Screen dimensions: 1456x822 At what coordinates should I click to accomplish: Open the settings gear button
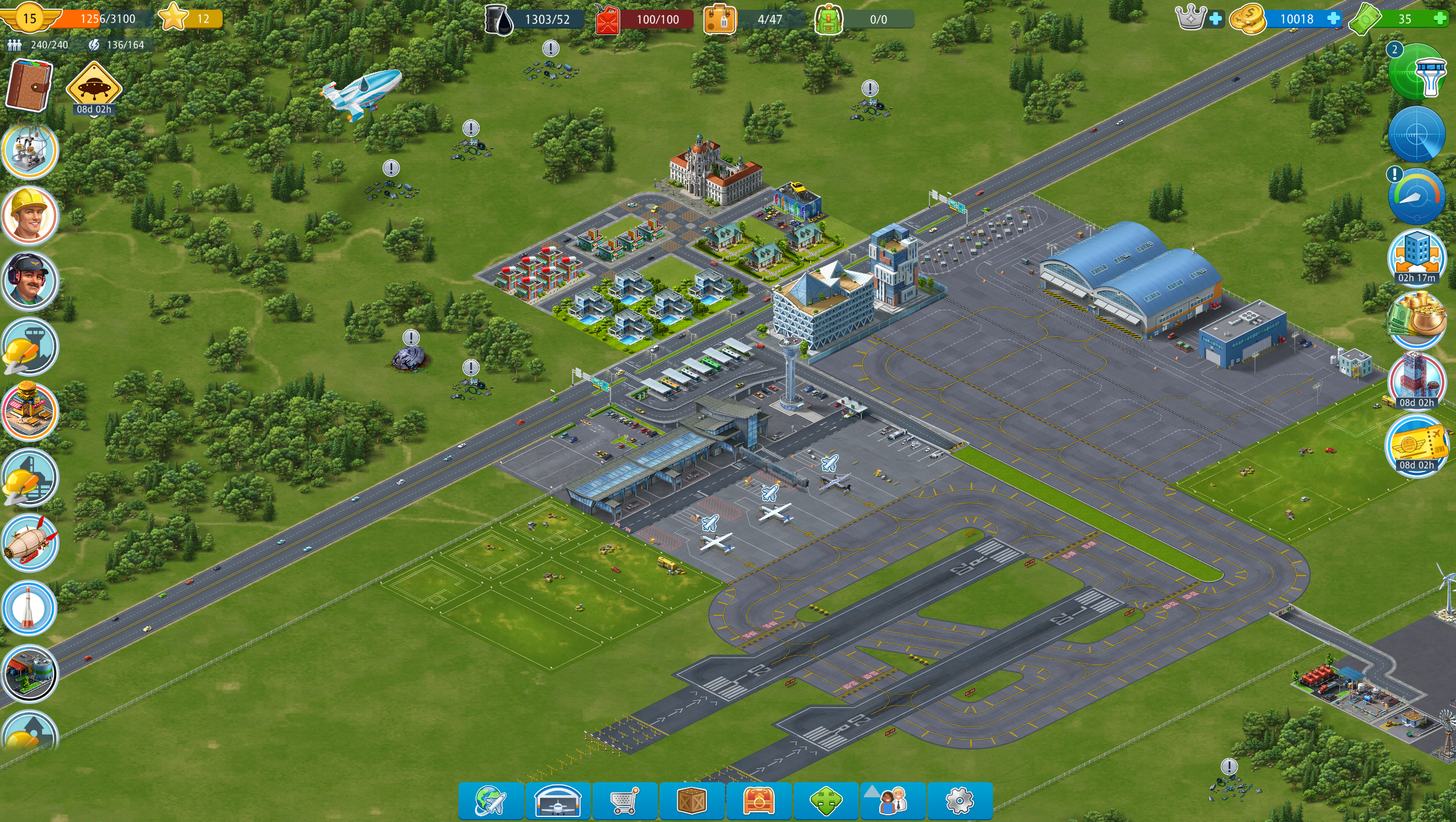(x=959, y=800)
